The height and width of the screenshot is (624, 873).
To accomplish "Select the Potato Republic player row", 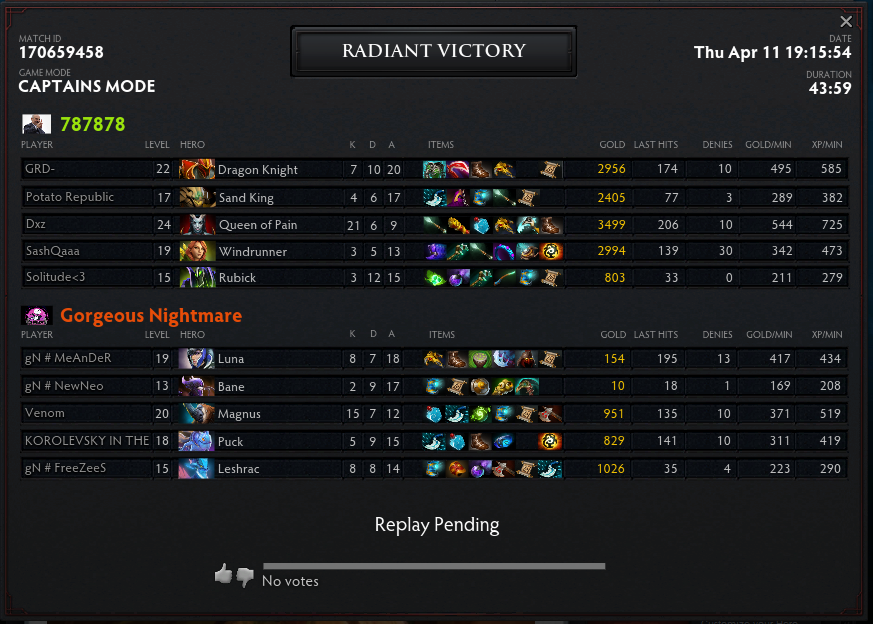I will point(70,197).
